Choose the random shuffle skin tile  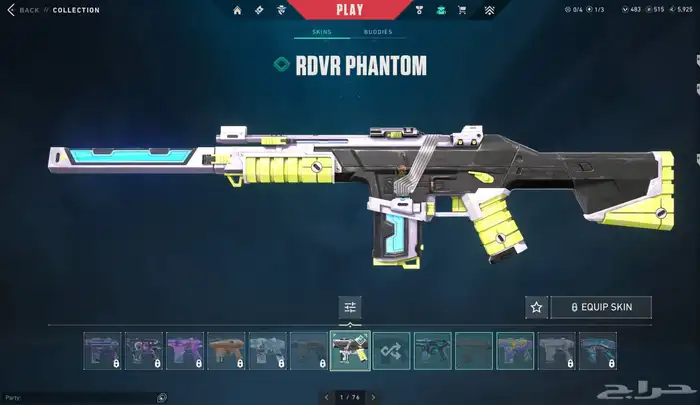(391, 351)
